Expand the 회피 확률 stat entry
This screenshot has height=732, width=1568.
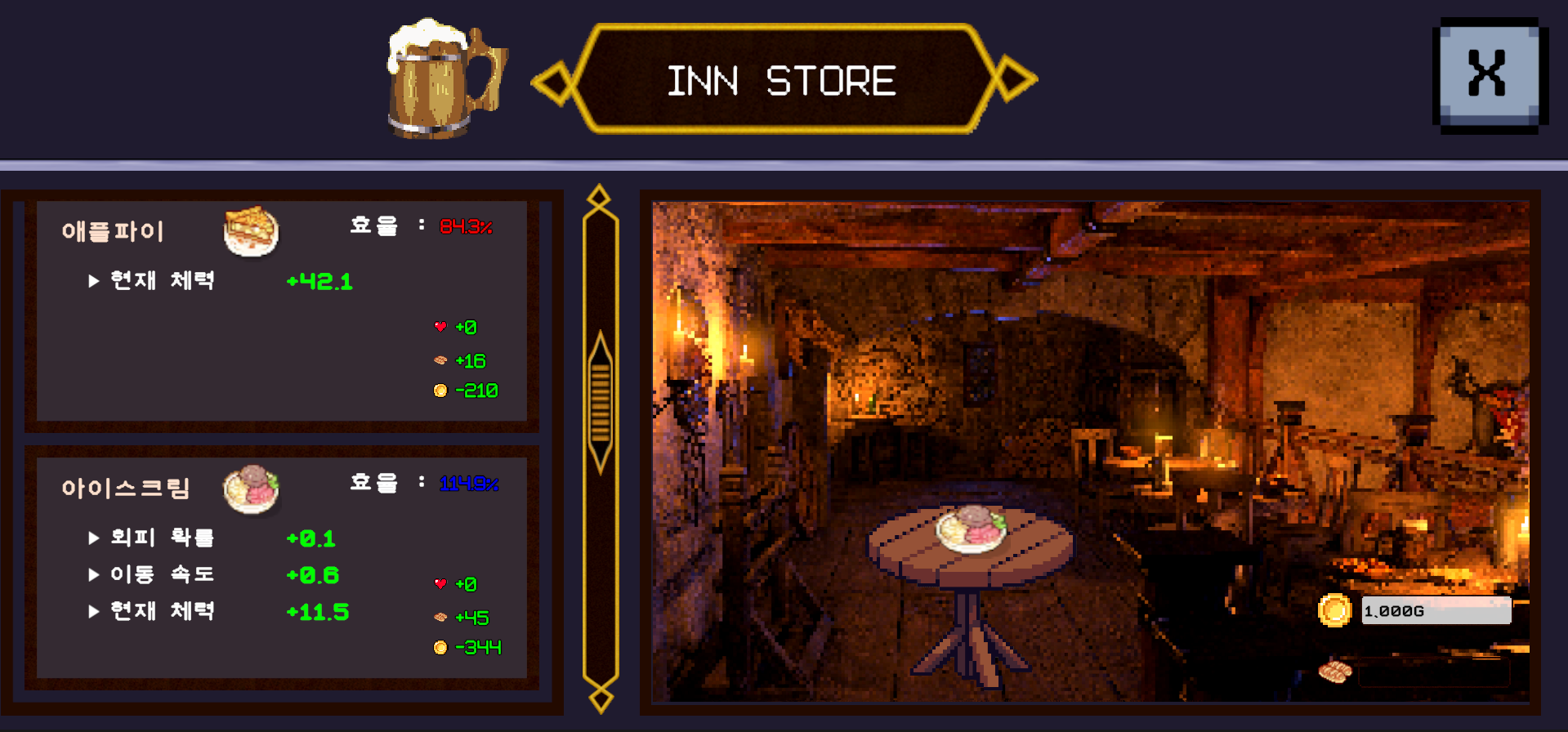(x=94, y=538)
